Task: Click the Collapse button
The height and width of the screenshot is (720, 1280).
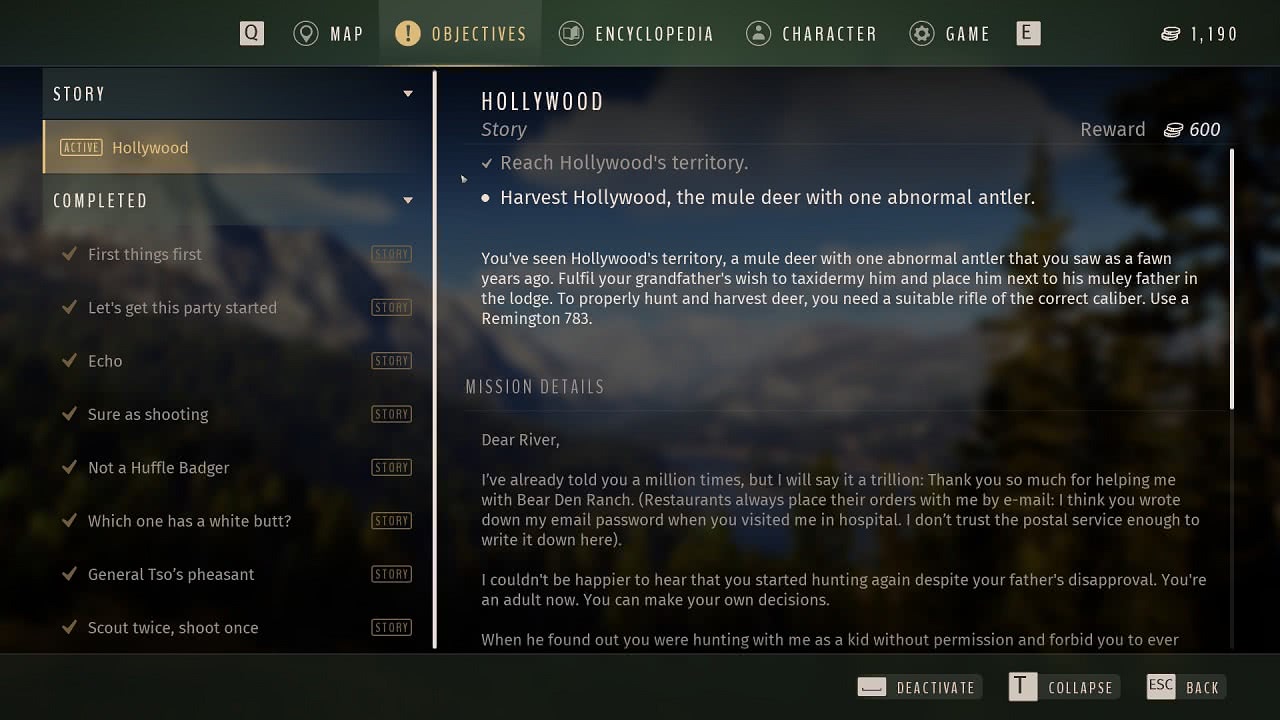Action: pos(1062,687)
